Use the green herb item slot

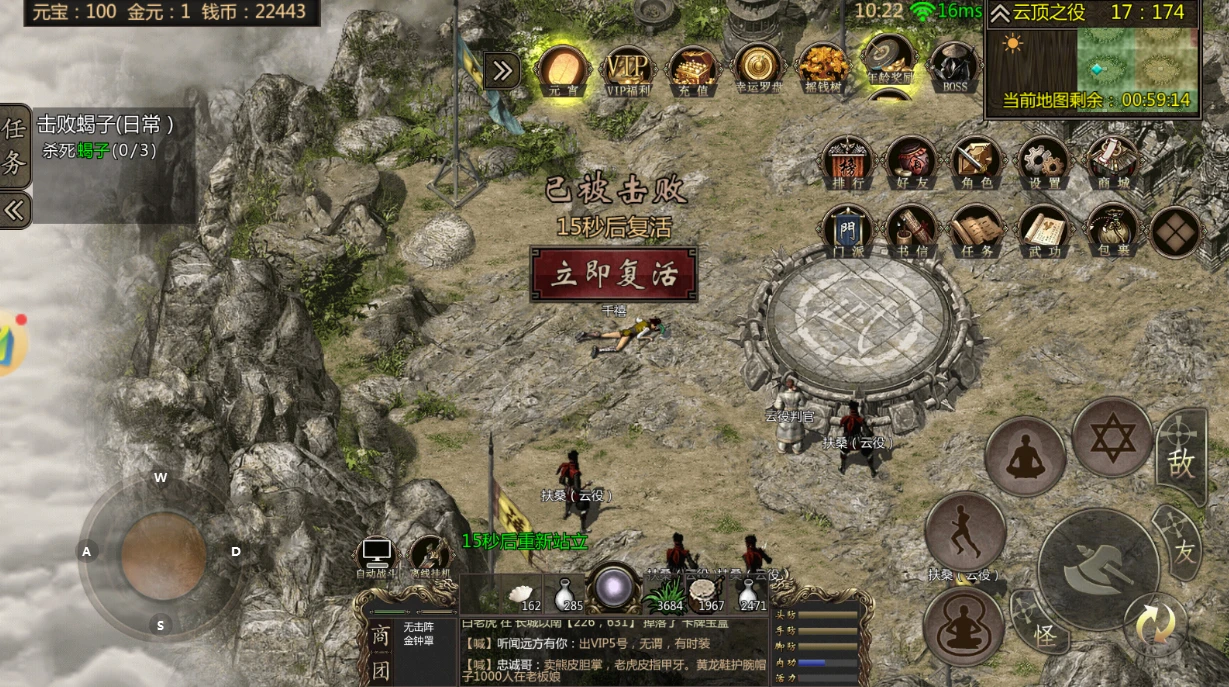(667, 592)
